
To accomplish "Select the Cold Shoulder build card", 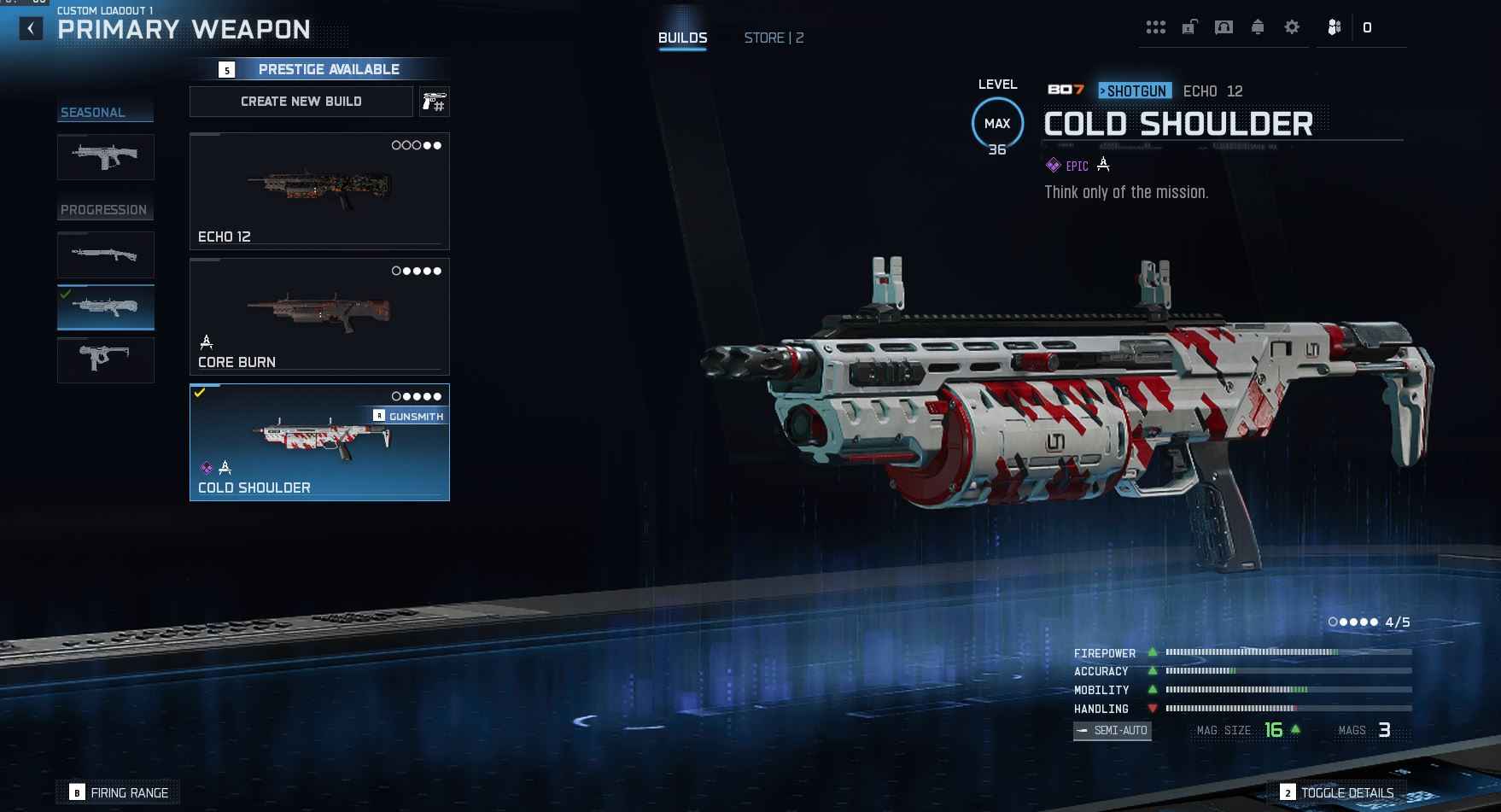I will click(x=319, y=453).
